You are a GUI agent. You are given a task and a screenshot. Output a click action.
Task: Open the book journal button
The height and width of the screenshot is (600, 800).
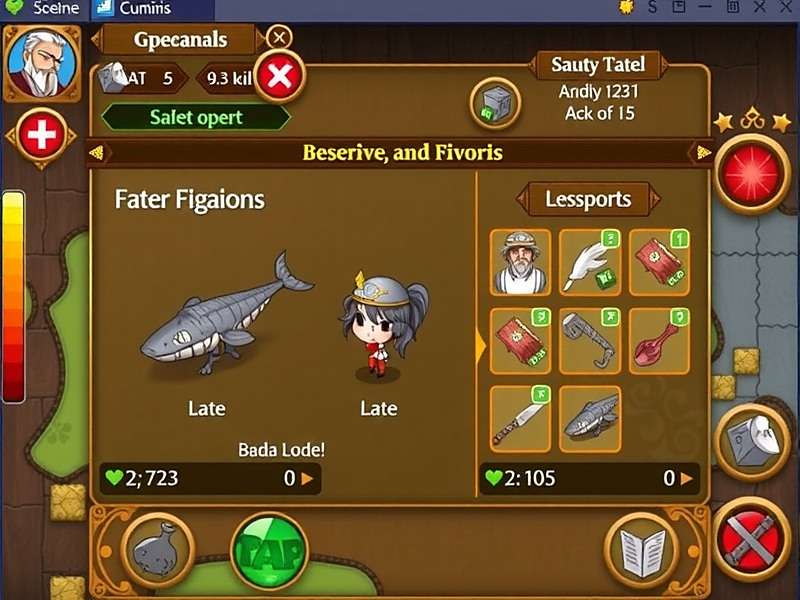[641, 550]
